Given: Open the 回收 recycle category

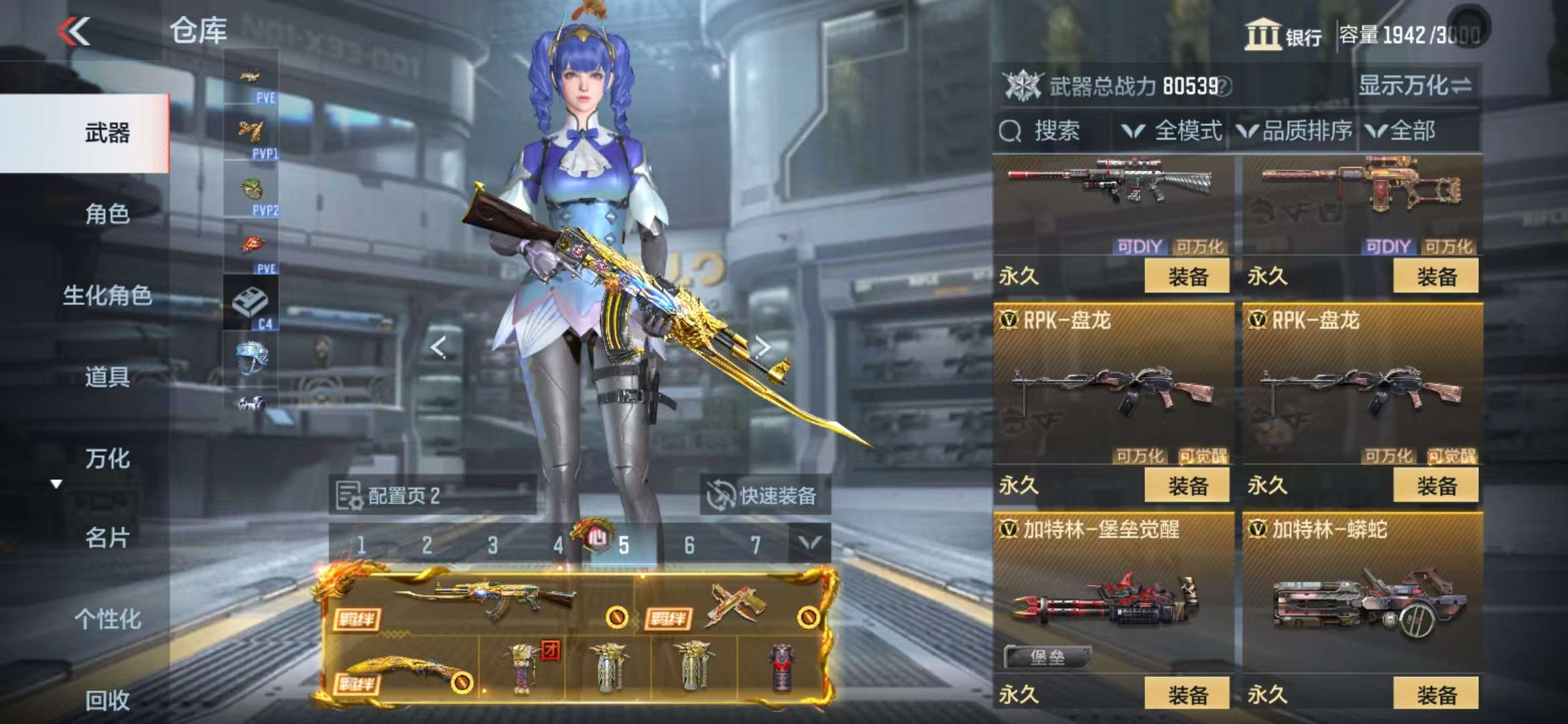Looking at the screenshot, I should [x=107, y=700].
